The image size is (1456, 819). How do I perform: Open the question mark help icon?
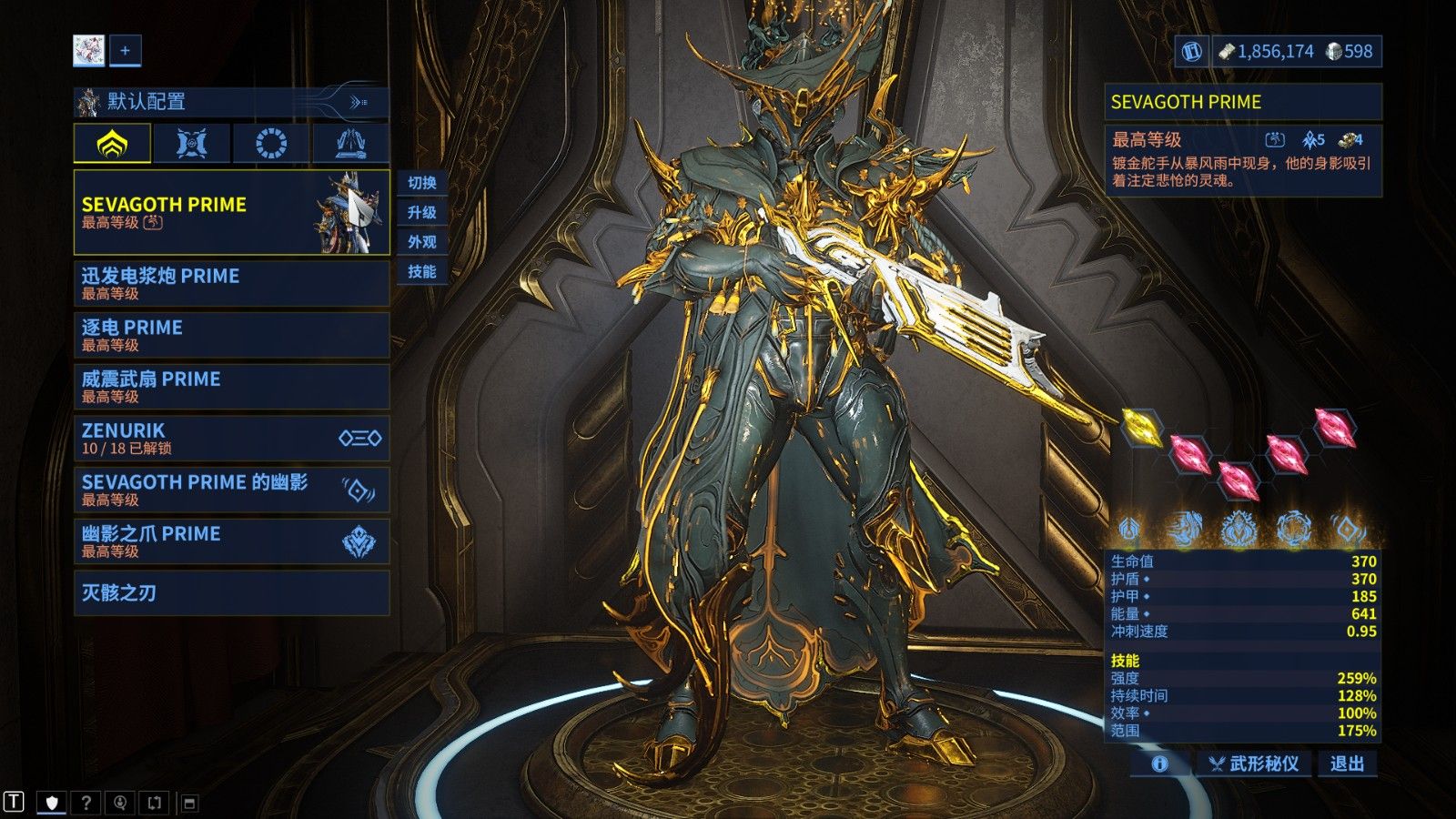(86, 802)
